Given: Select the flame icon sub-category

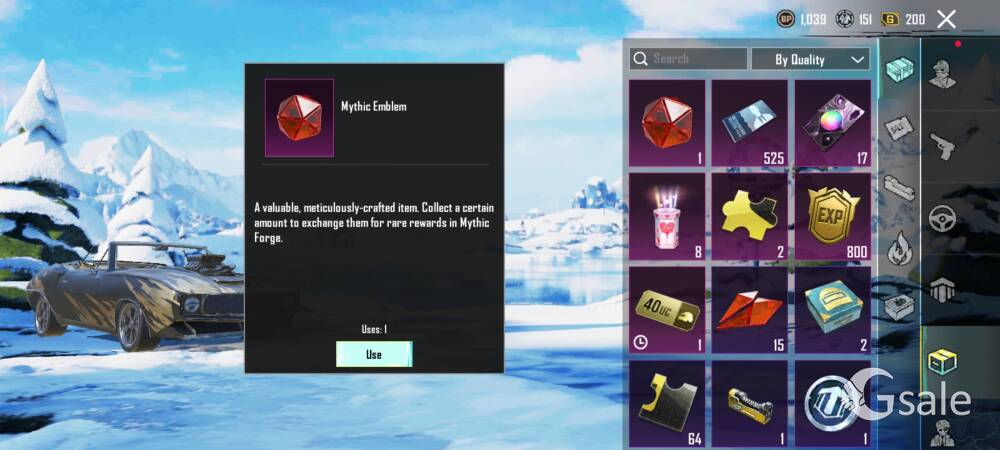Looking at the screenshot, I should (x=900, y=245).
